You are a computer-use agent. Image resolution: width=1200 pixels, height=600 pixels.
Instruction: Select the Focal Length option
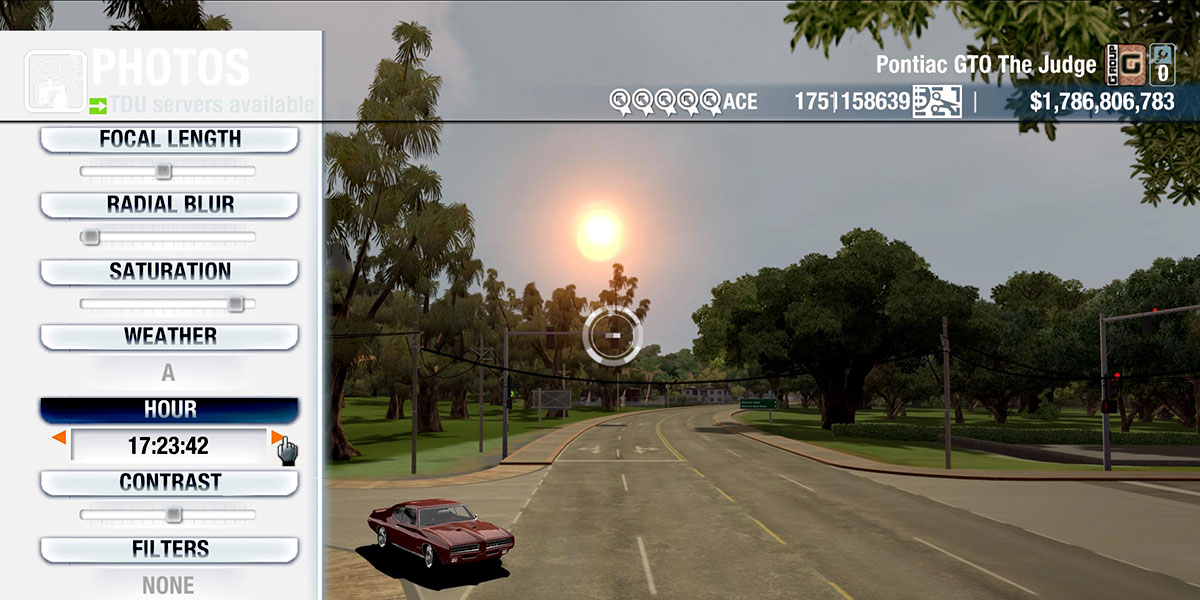point(169,139)
